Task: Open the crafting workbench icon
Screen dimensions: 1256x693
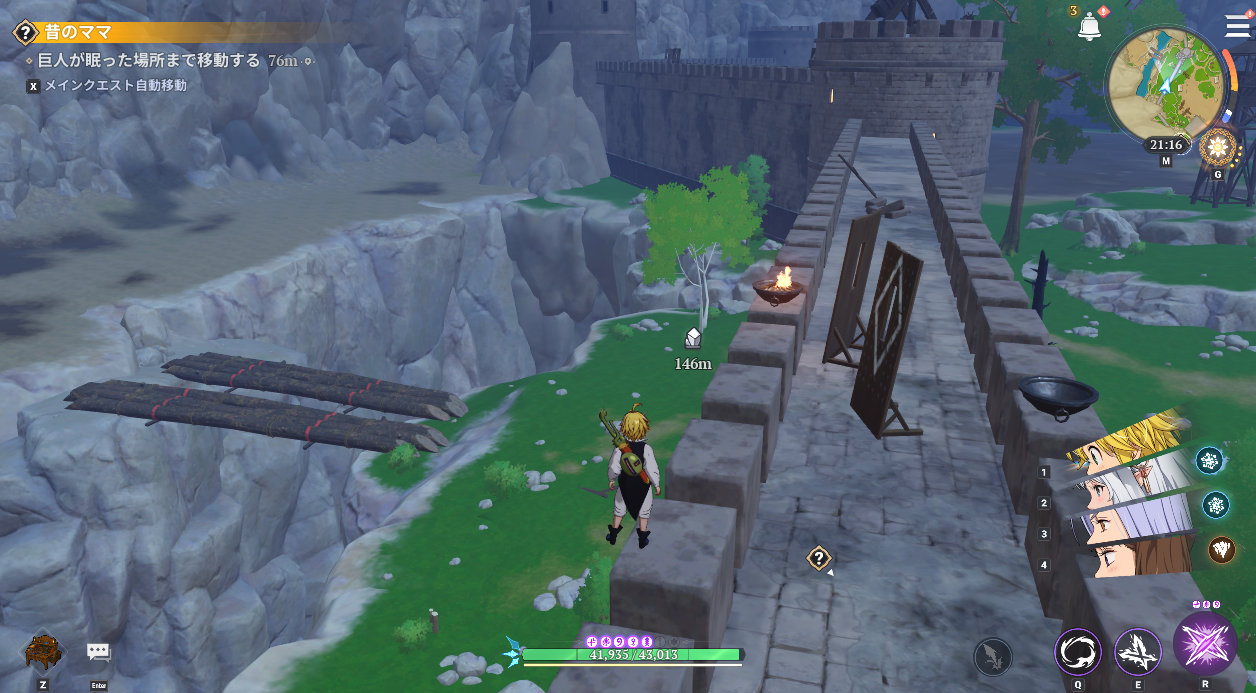Action: point(43,653)
